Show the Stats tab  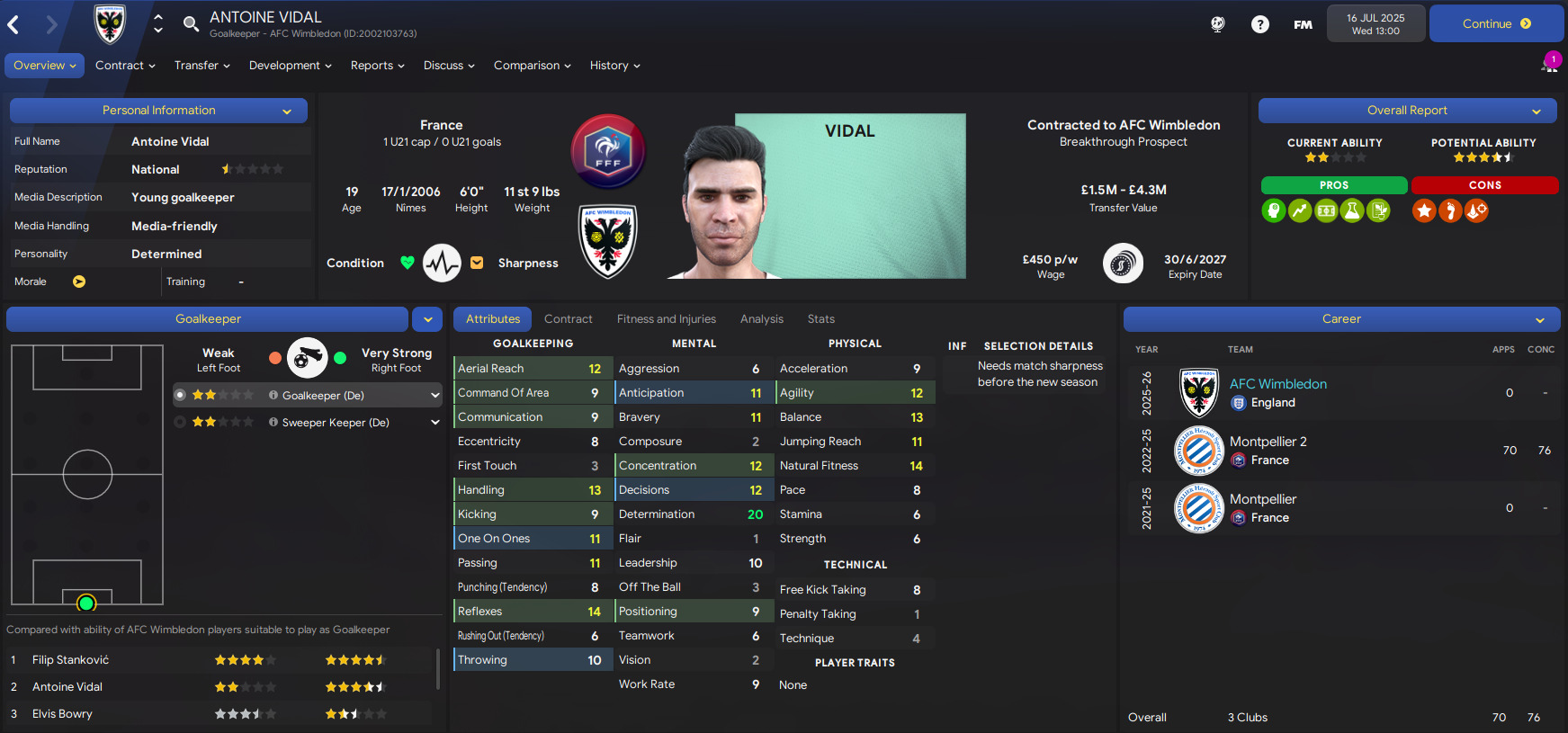coord(820,319)
